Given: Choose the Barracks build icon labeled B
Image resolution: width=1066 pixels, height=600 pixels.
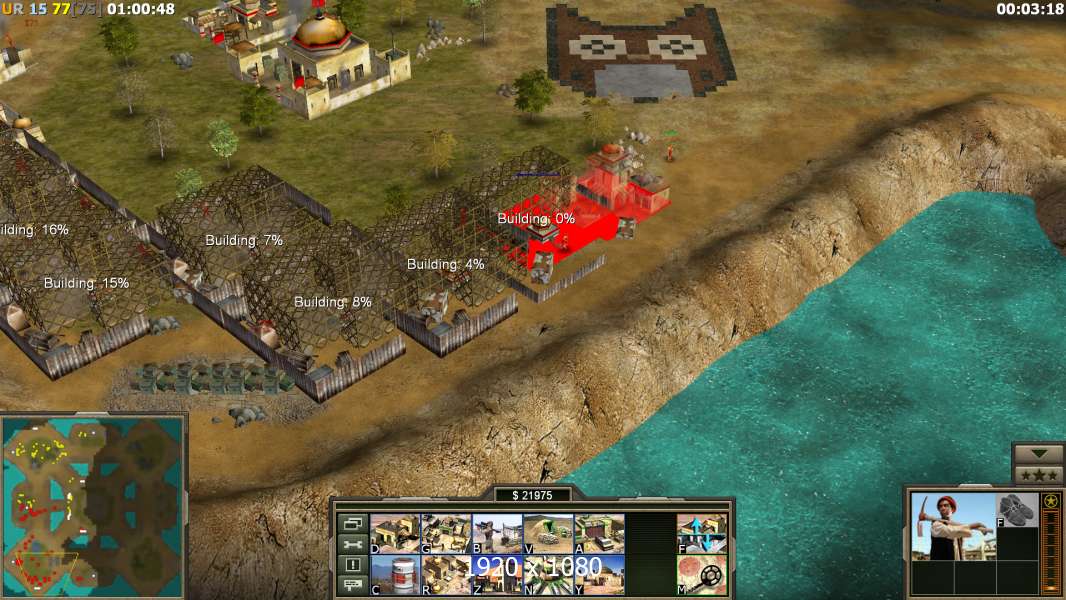Looking at the screenshot, I should [x=496, y=534].
